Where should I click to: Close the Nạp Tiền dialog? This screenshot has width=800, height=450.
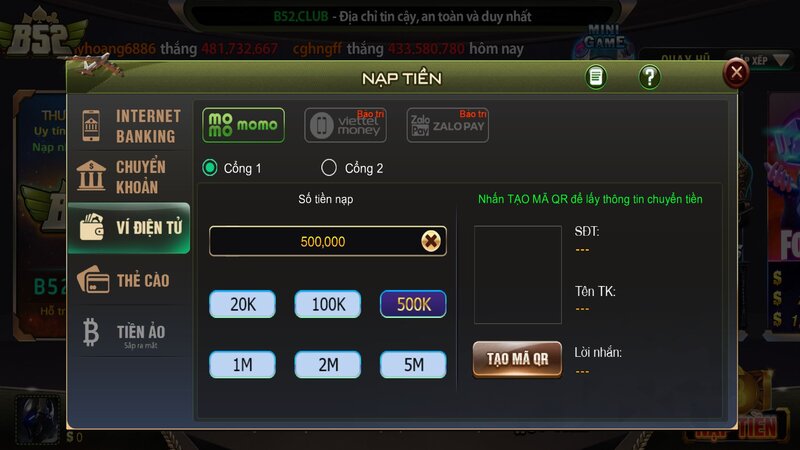[x=737, y=72]
